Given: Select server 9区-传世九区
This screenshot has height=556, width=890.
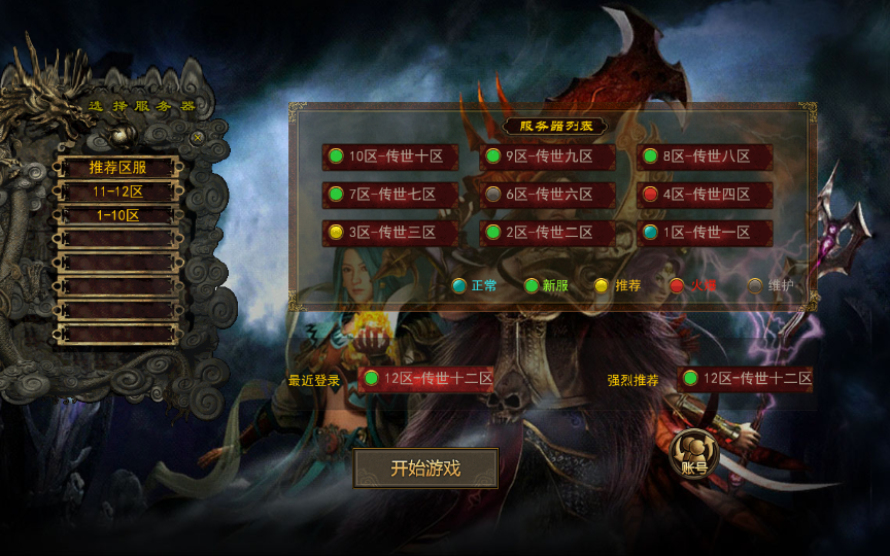Looking at the screenshot, I should (548, 157).
